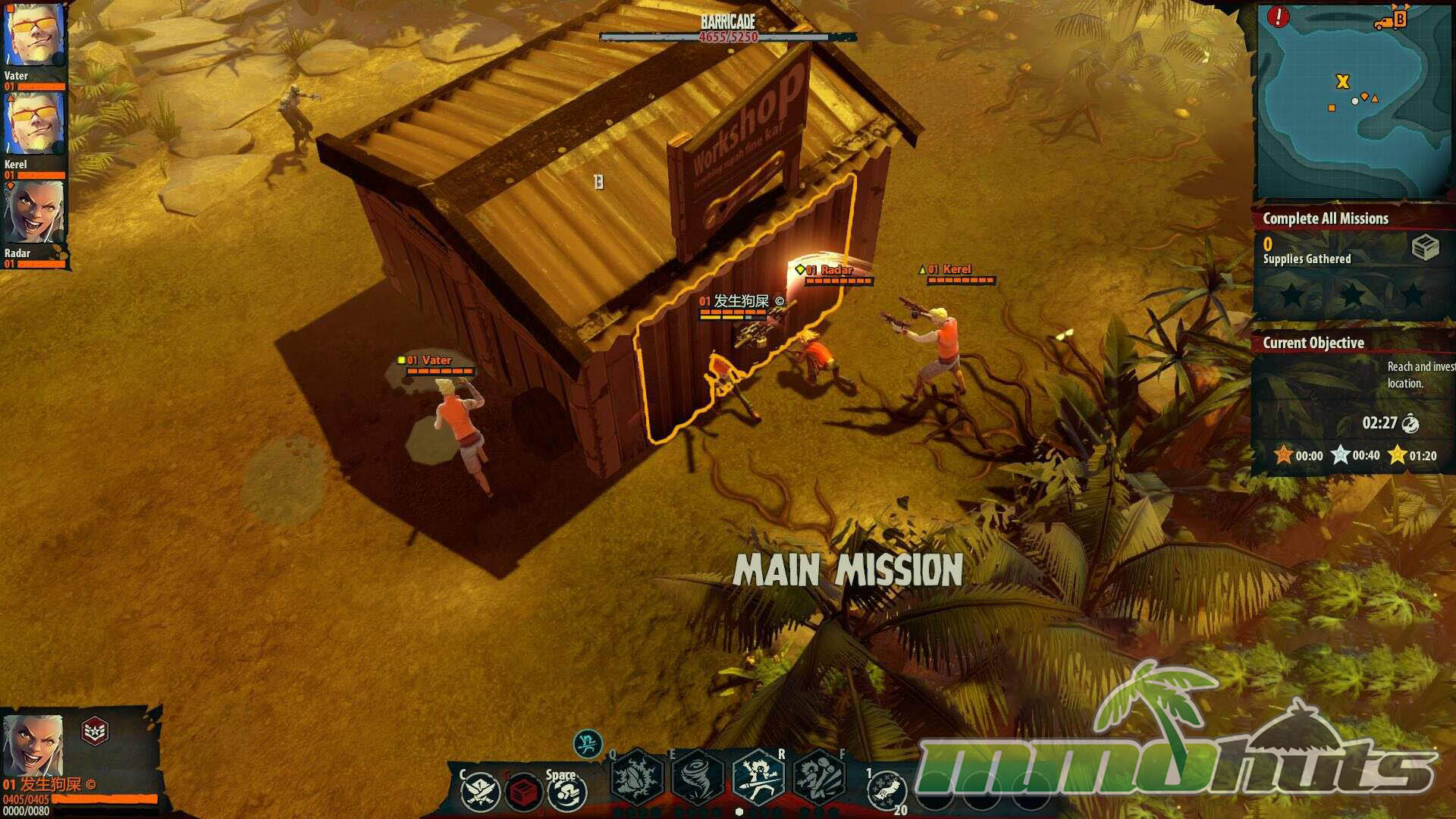
Task: Use the F ground-smash skill
Action: click(819, 777)
